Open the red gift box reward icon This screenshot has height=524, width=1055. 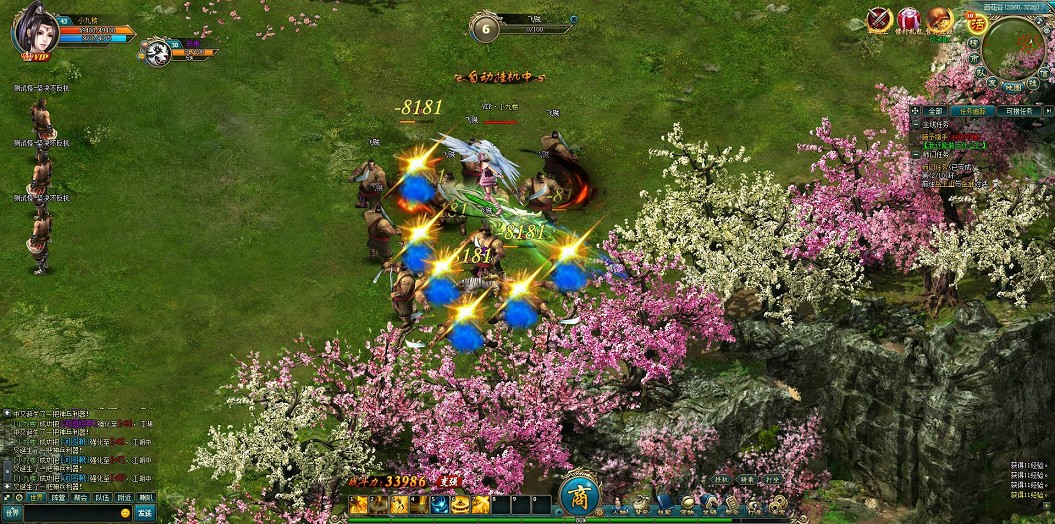click(908, 18)
